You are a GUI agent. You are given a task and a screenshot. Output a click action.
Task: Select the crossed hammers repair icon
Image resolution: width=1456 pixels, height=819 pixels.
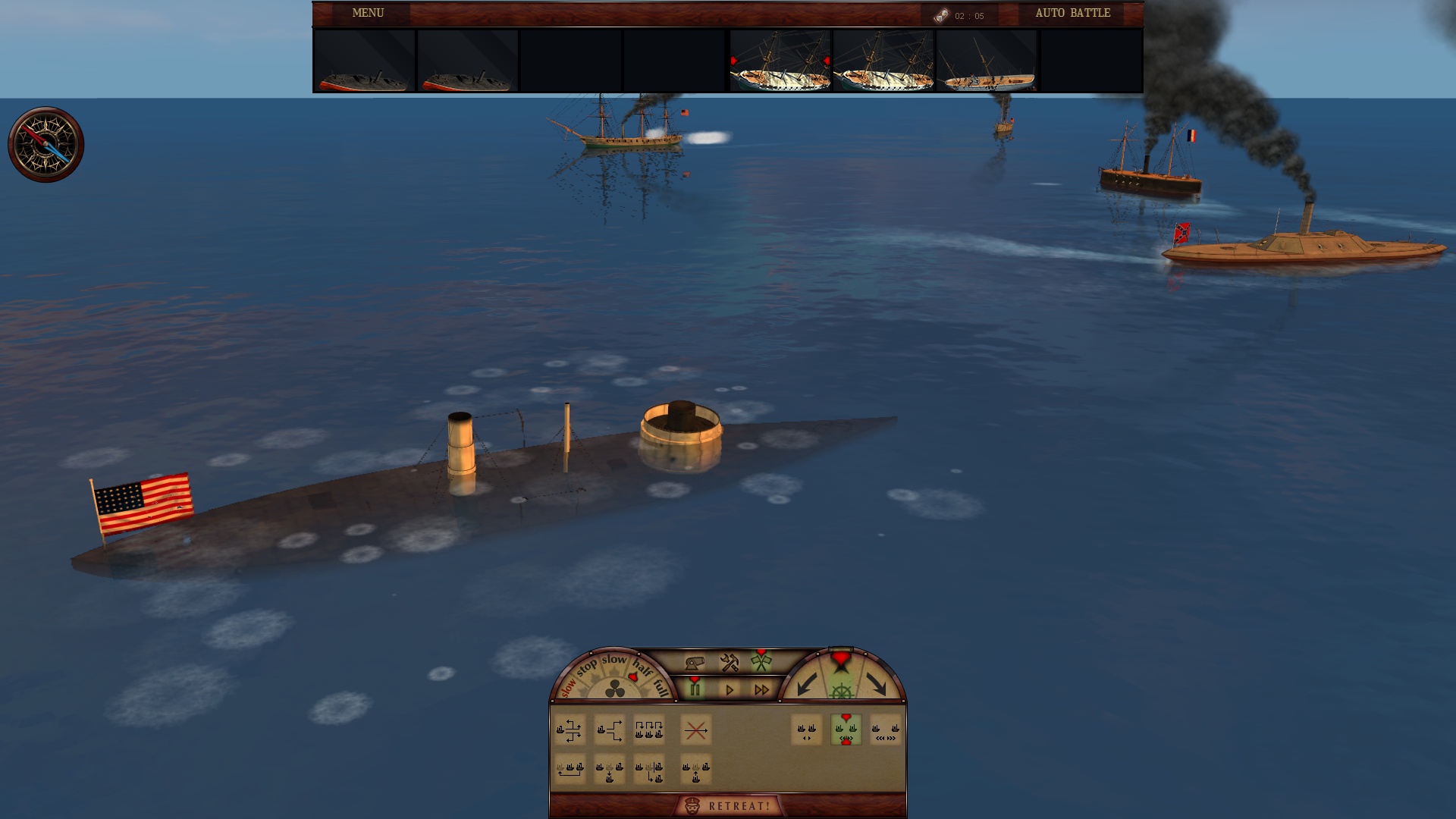[729, 664]
